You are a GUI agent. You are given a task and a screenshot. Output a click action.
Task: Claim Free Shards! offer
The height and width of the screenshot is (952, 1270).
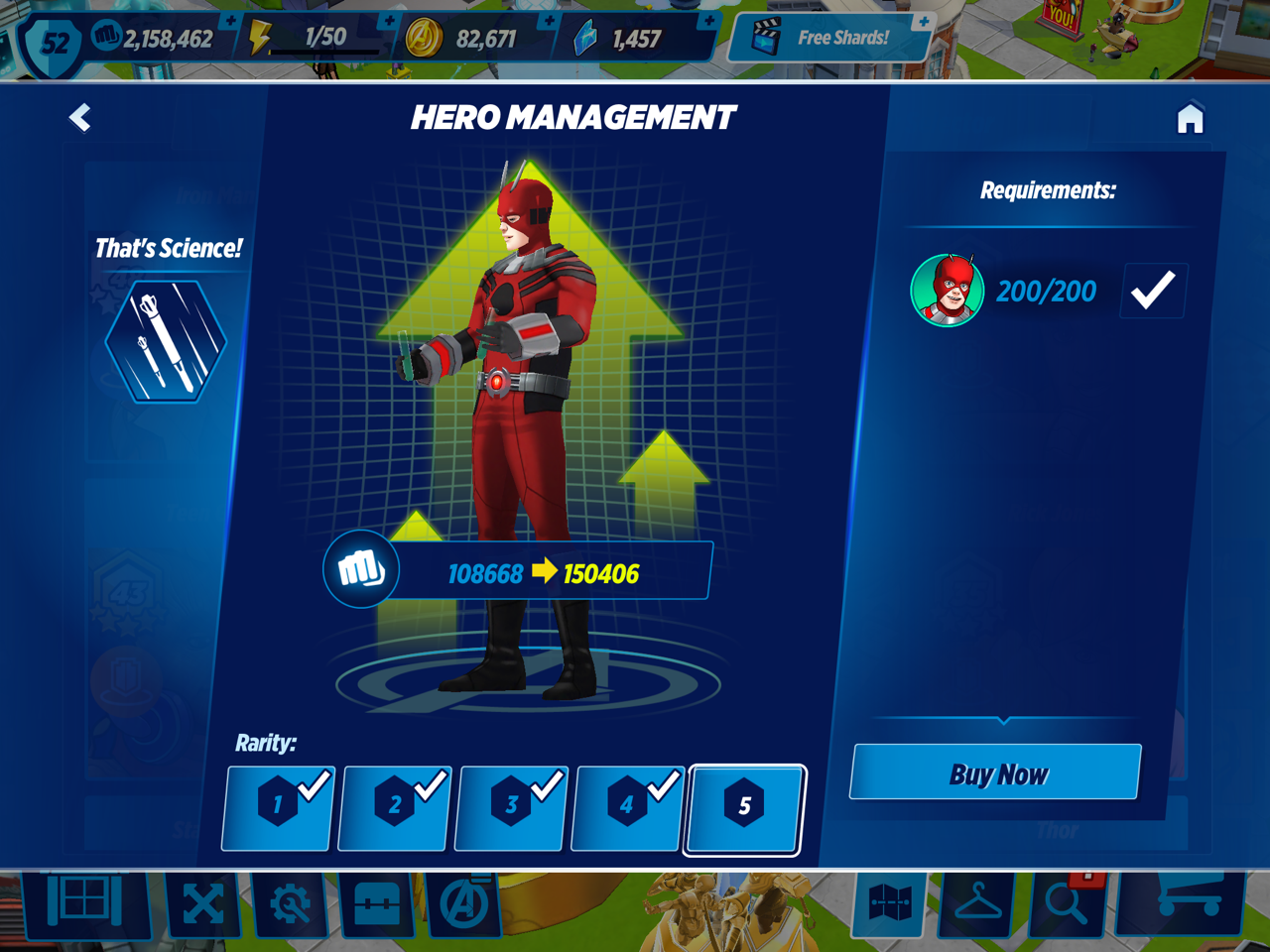point(830,39)
